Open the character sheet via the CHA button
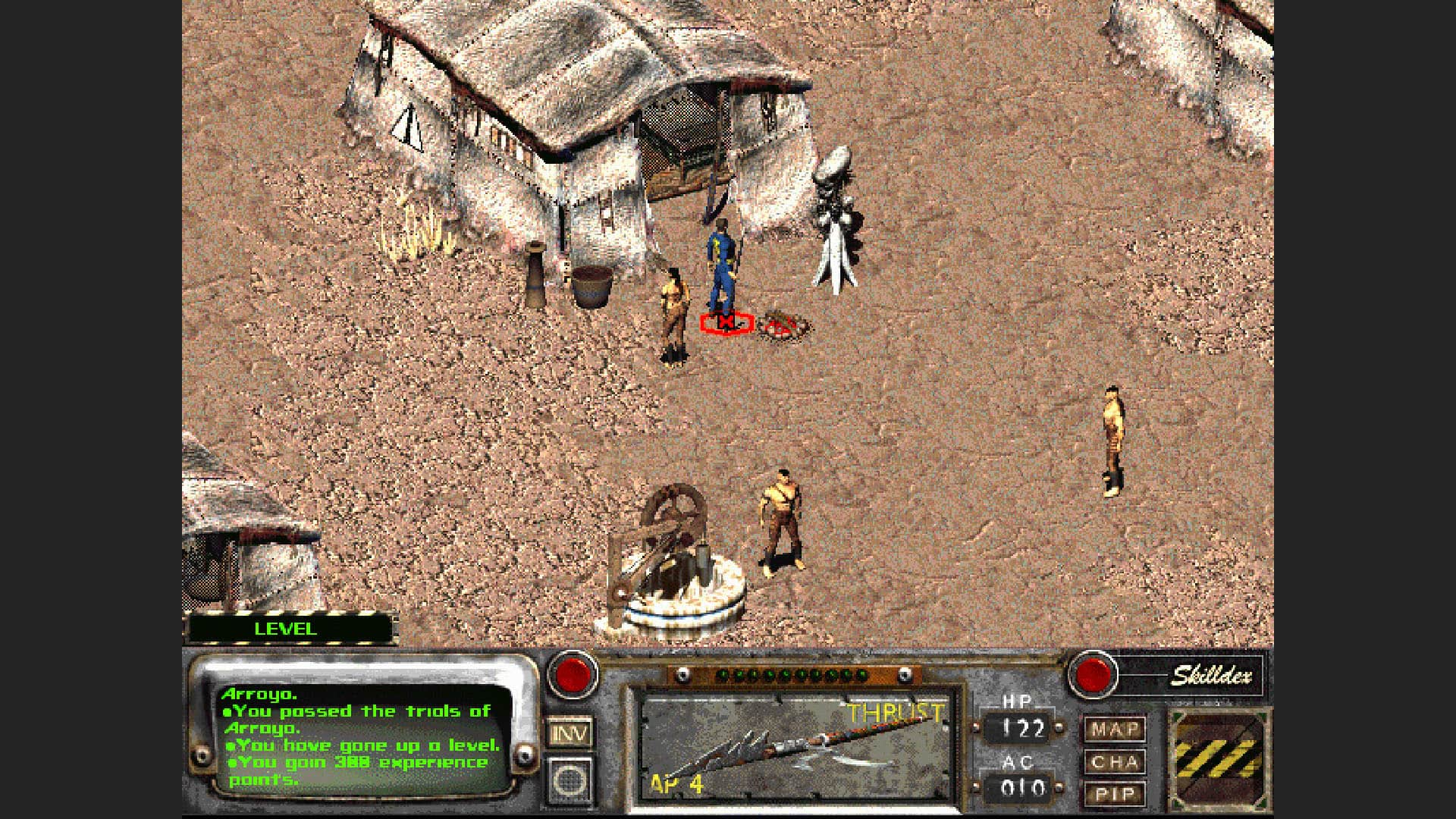Screen dimensions: 1456x819 pyautogui.click(x=1115, y=761)
